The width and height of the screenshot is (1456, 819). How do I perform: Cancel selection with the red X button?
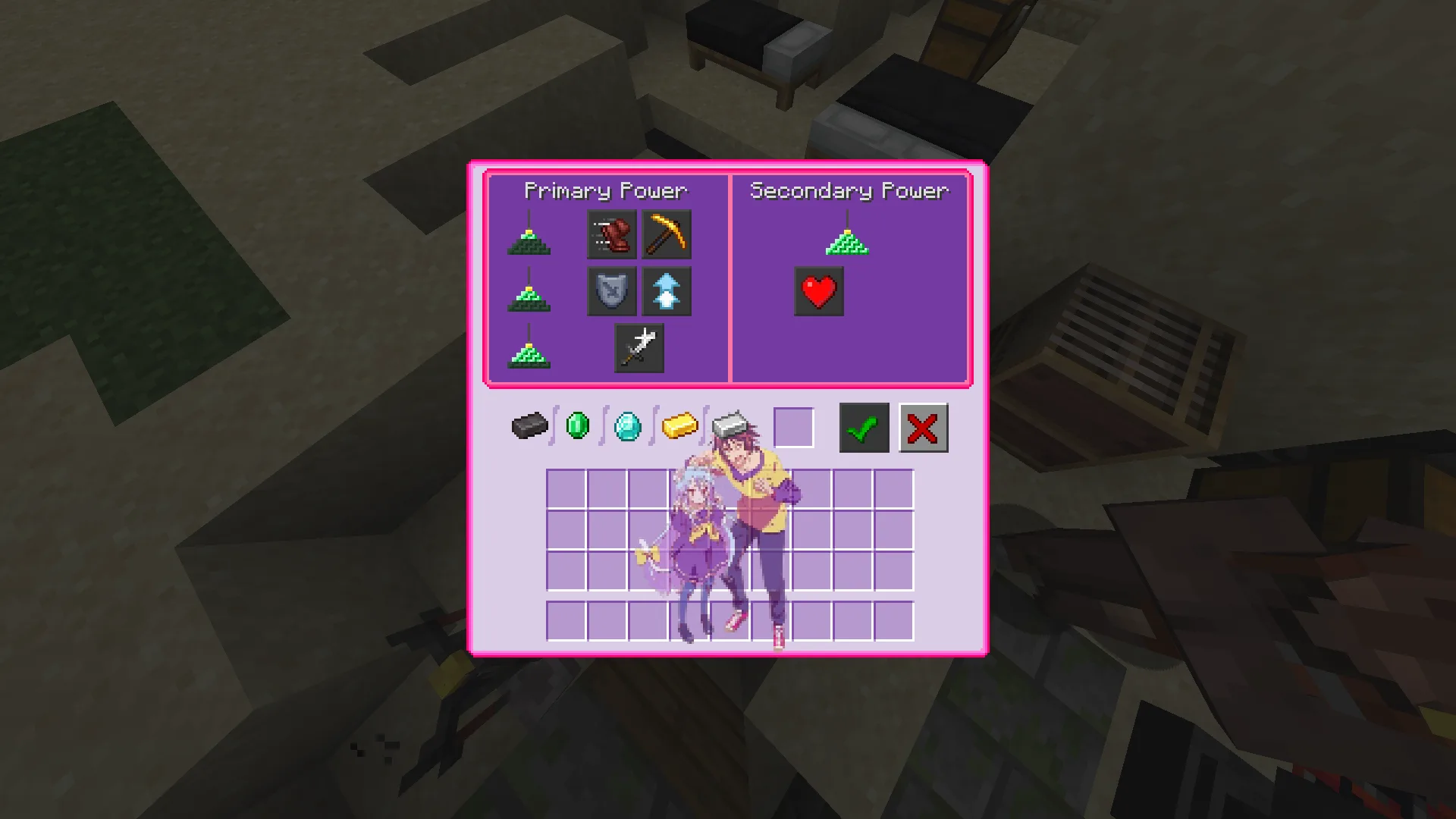[x=922, y=428]
